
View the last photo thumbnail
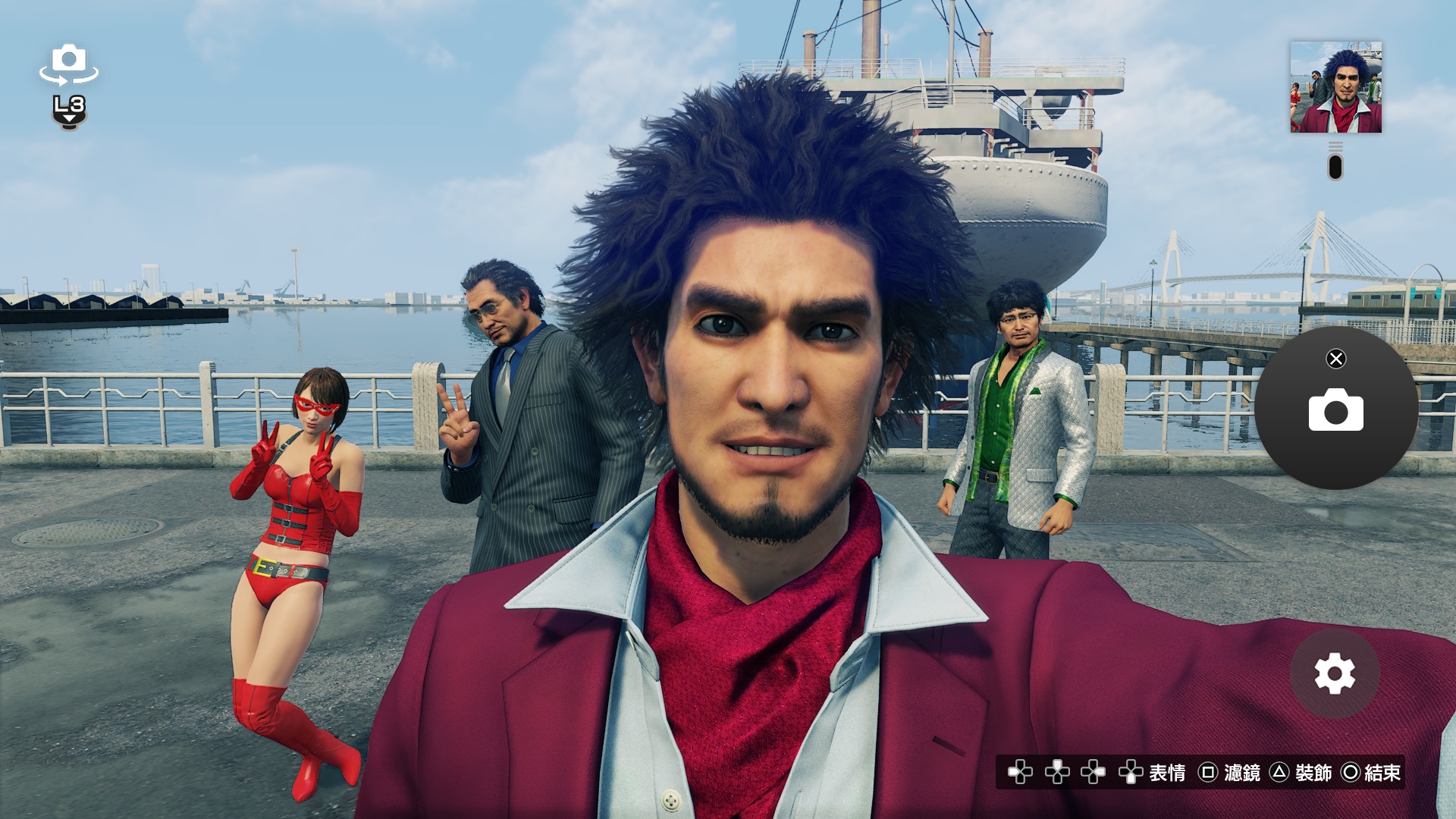(x=1335, y=87)
